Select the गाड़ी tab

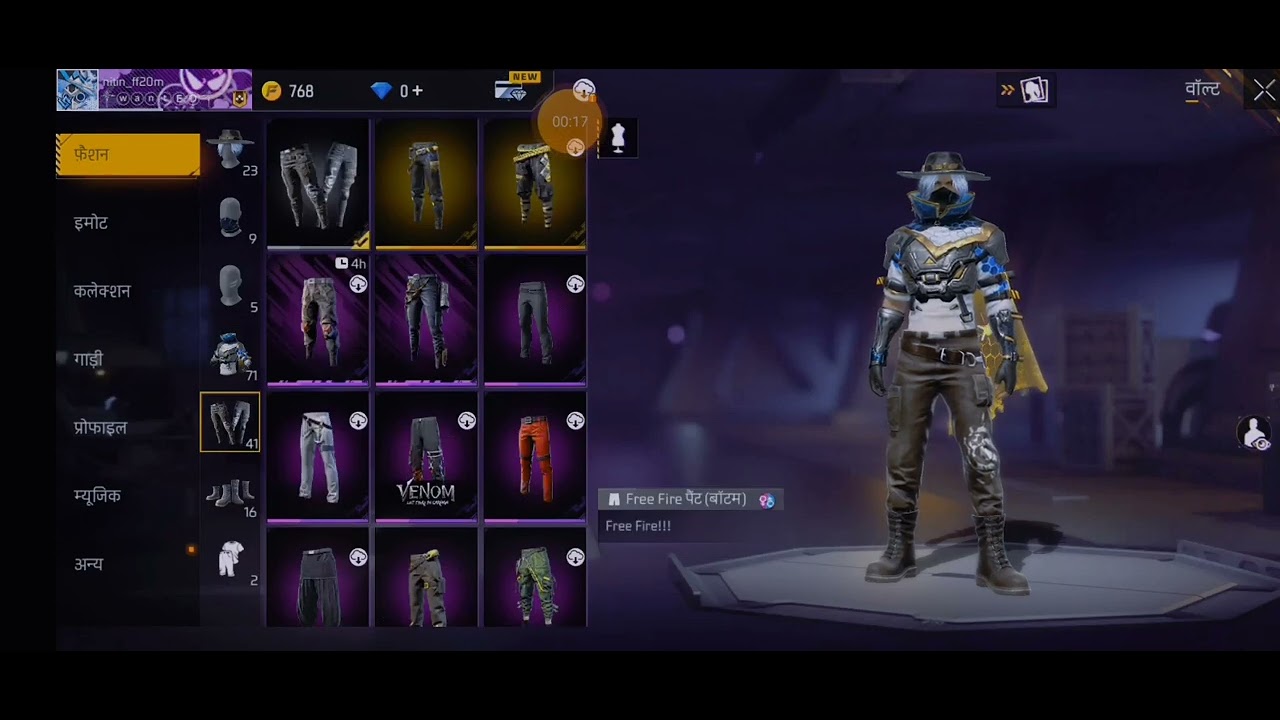coord(88,359)
